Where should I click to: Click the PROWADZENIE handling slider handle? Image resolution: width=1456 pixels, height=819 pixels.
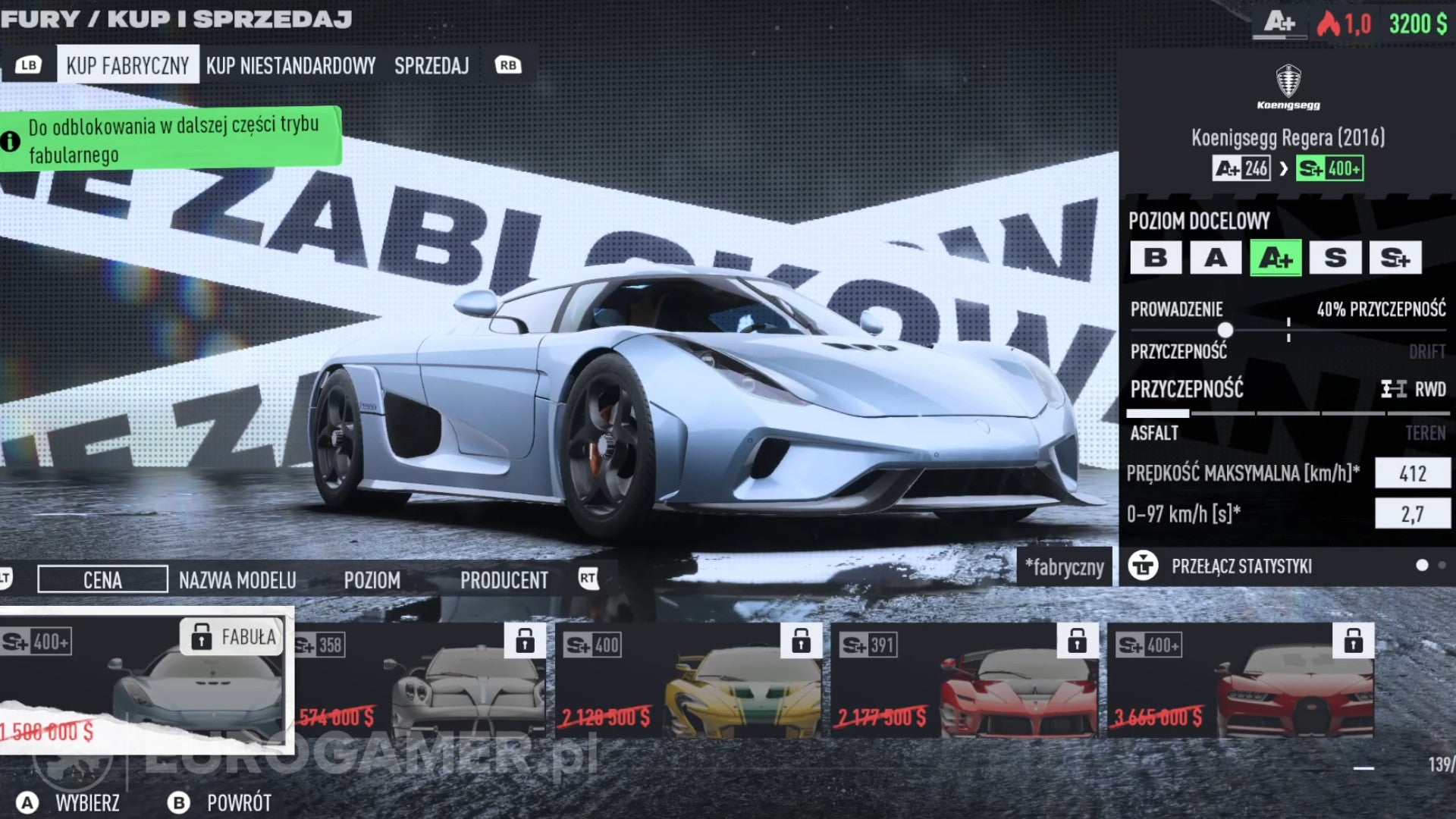1225,330
